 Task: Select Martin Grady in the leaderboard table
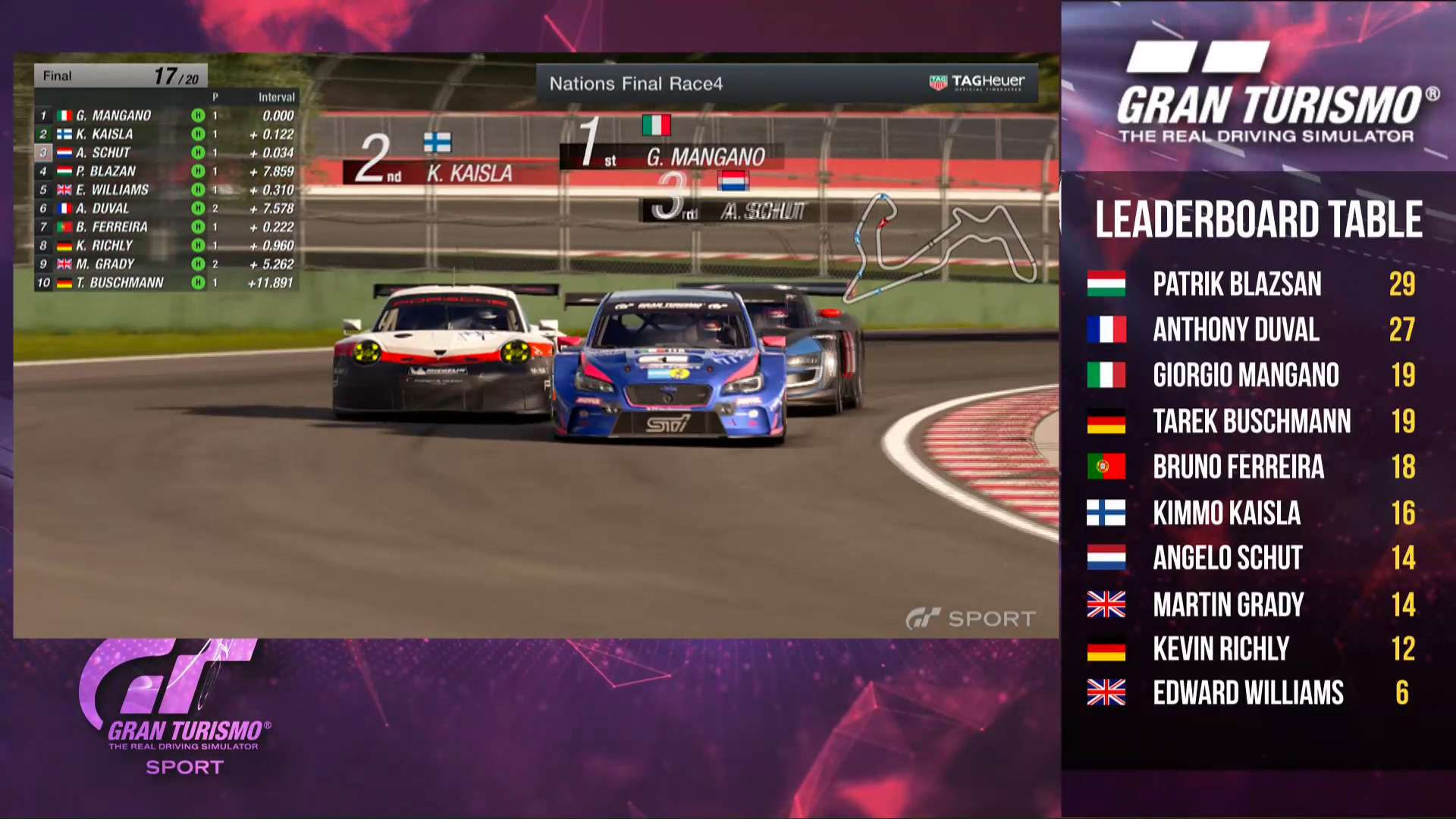coord(1251,604)
